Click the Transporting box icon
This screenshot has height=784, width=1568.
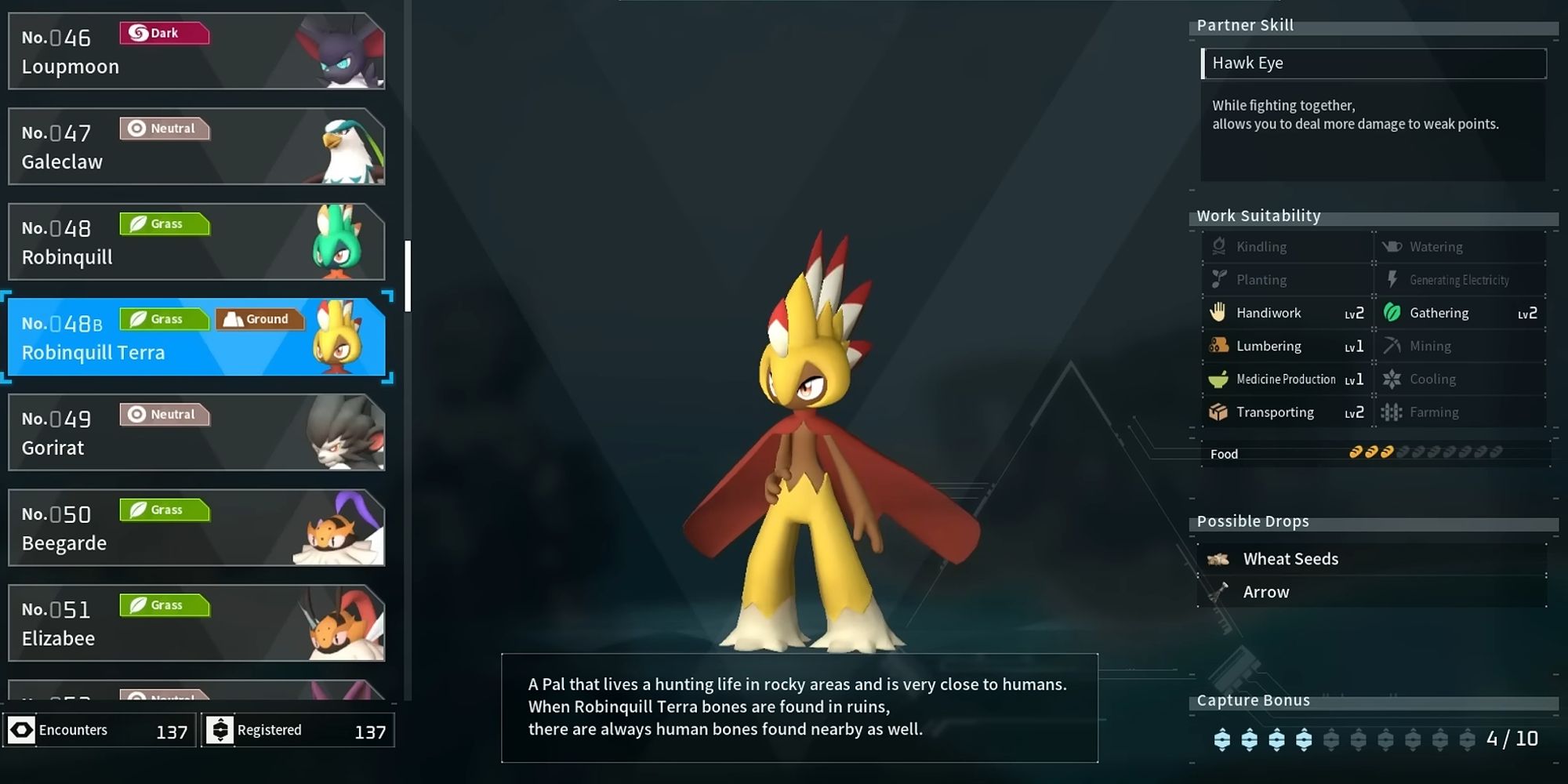(1218, 411)
